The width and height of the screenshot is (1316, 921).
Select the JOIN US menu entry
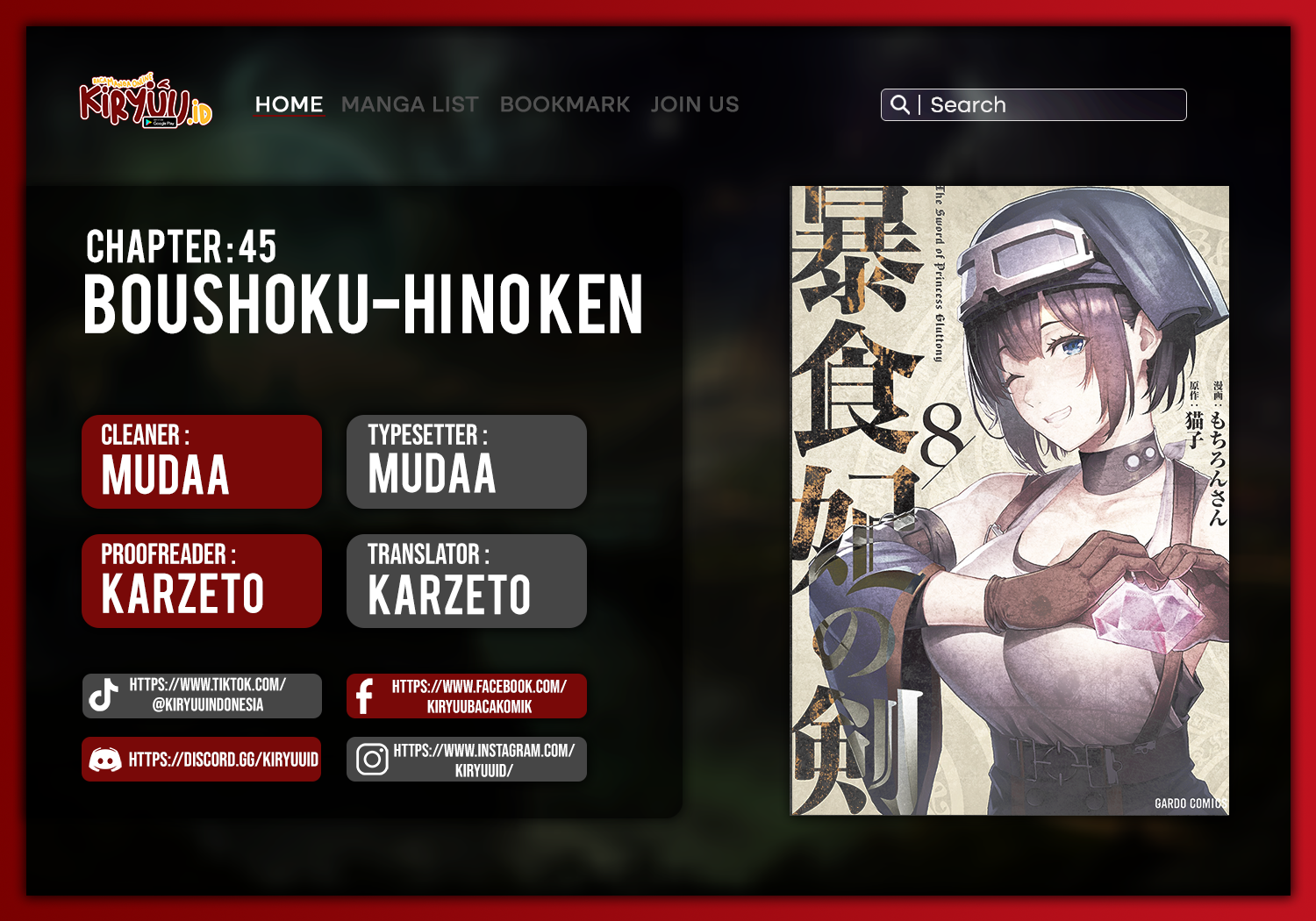[695, 104]
